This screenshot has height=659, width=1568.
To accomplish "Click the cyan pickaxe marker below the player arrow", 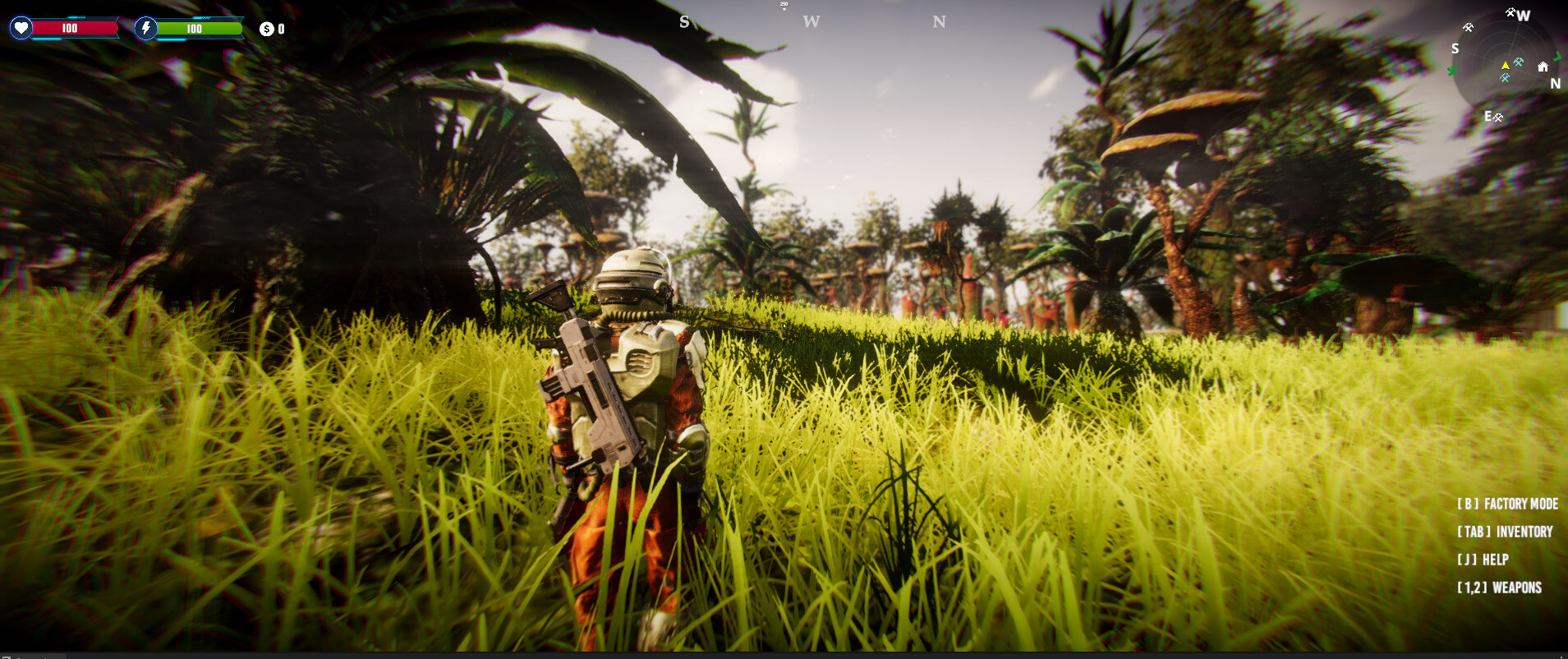I will [1505, 76].
